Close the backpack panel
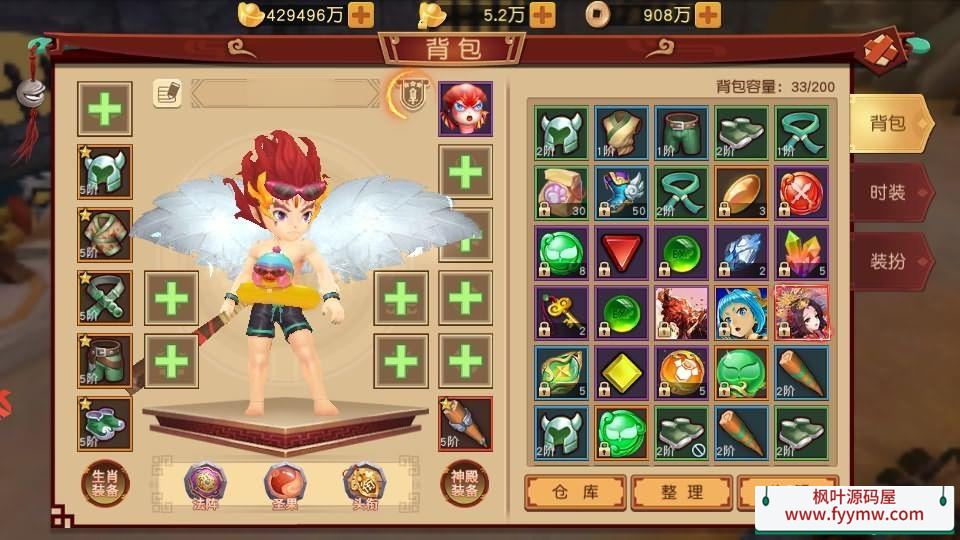960x540 pixels. pyautogui.click(x=883, y=51)
